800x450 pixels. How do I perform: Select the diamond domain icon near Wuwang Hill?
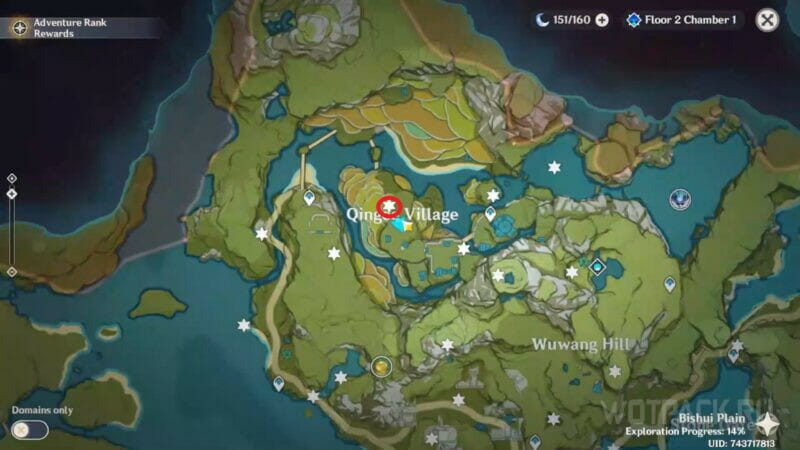coord(597,266)
